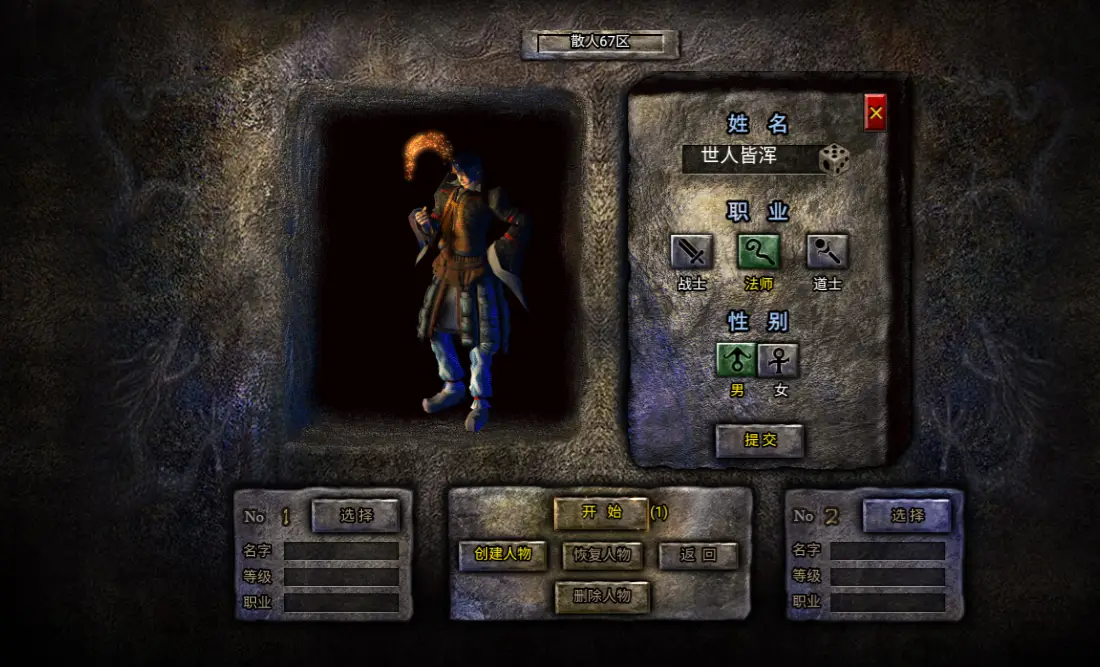Click the 删除人物 delete character button

602,596
